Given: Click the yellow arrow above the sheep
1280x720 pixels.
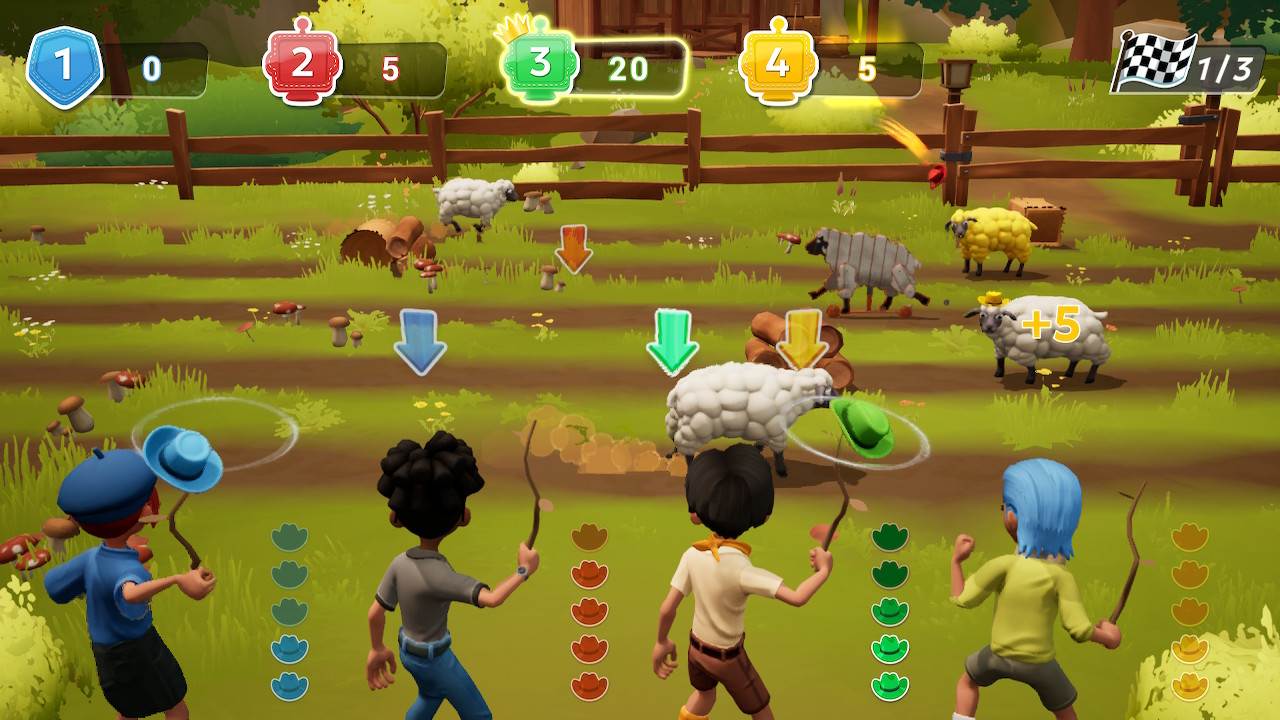Looking at the screenshot, I should tap(804, 340).
